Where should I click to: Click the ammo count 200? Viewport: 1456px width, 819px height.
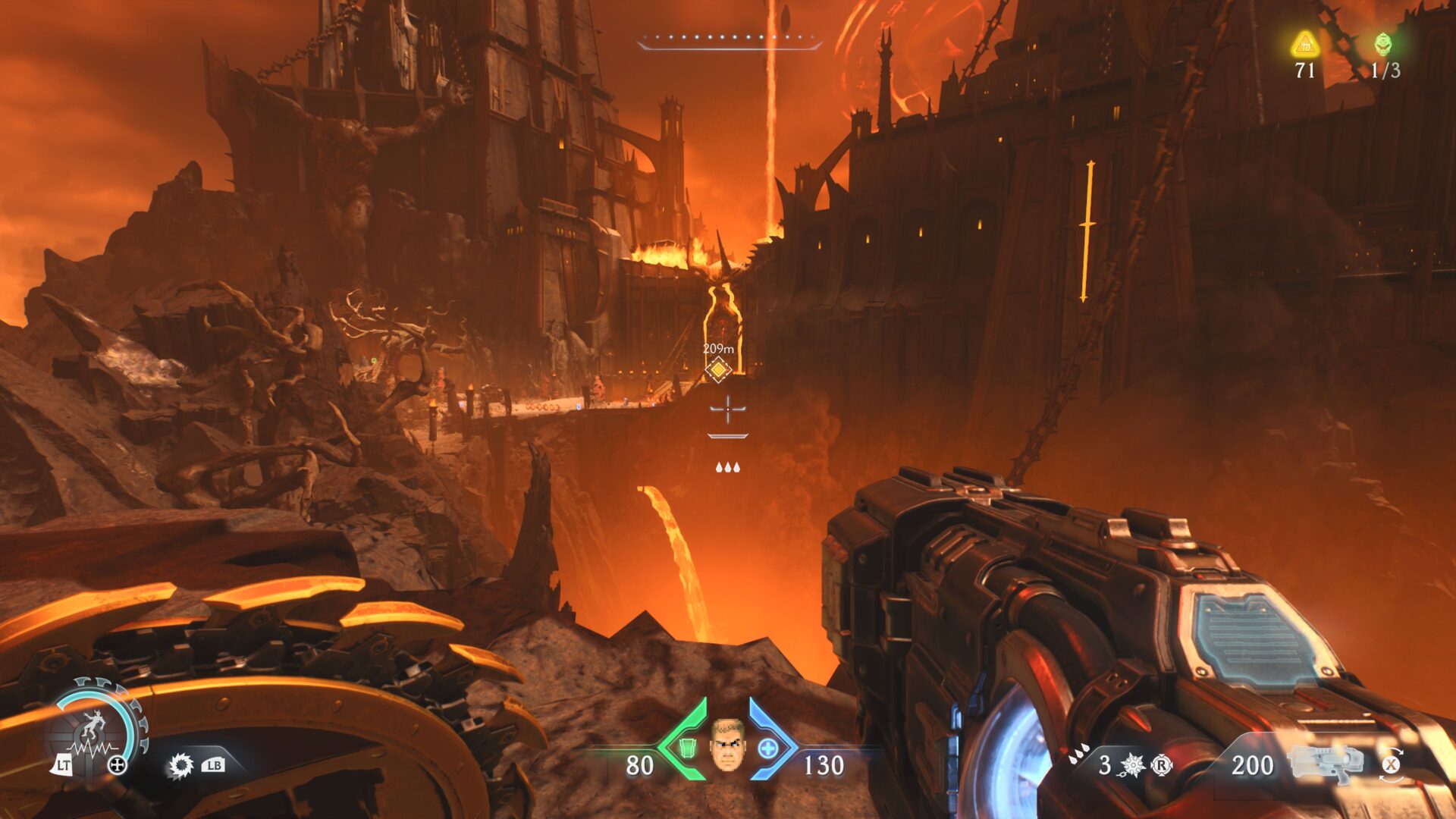[x=1252, y=765]
